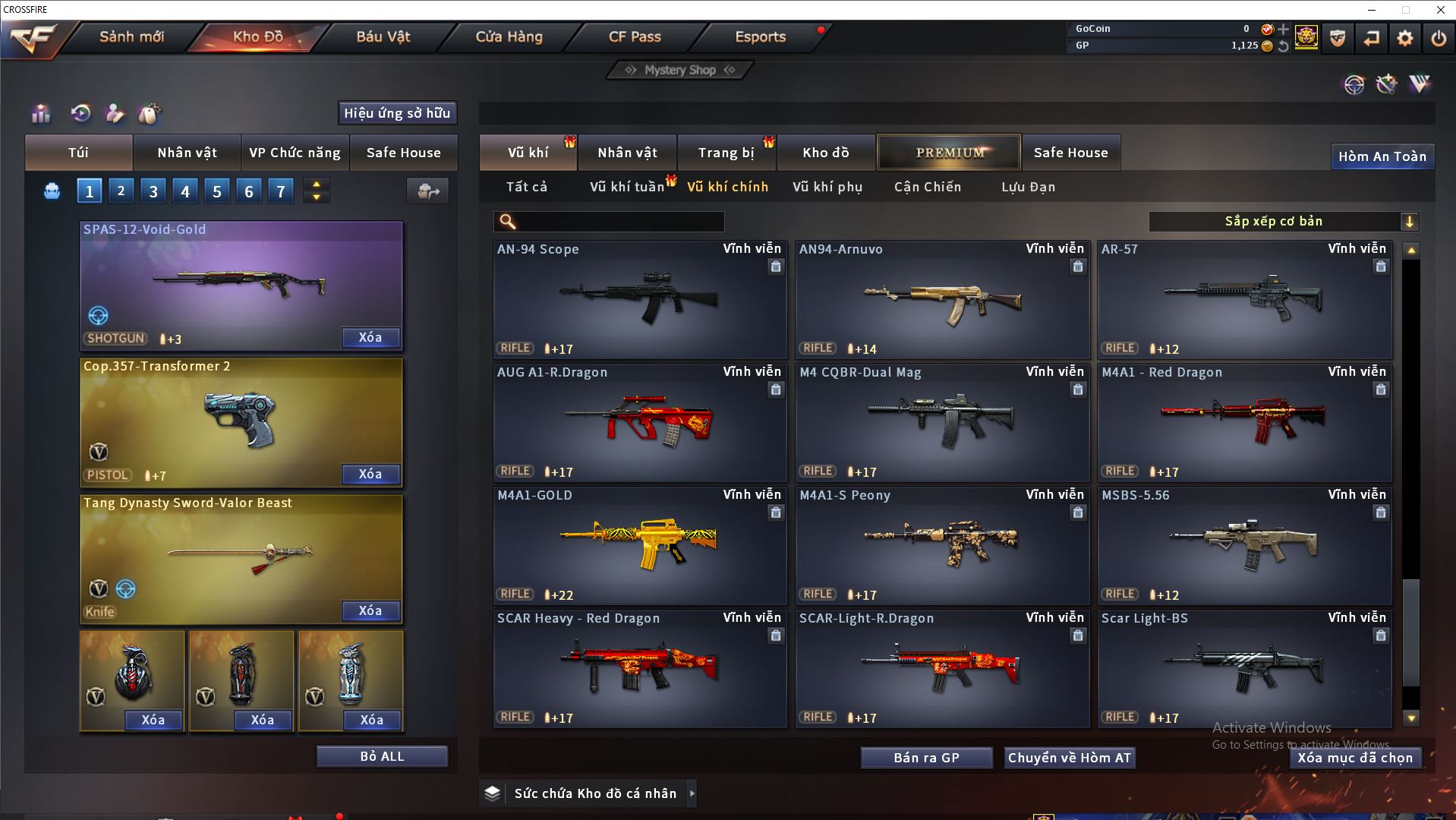Open the Mystery Shop banner
This screenshot has width=1456, height=820.
(x=679, y=70)
